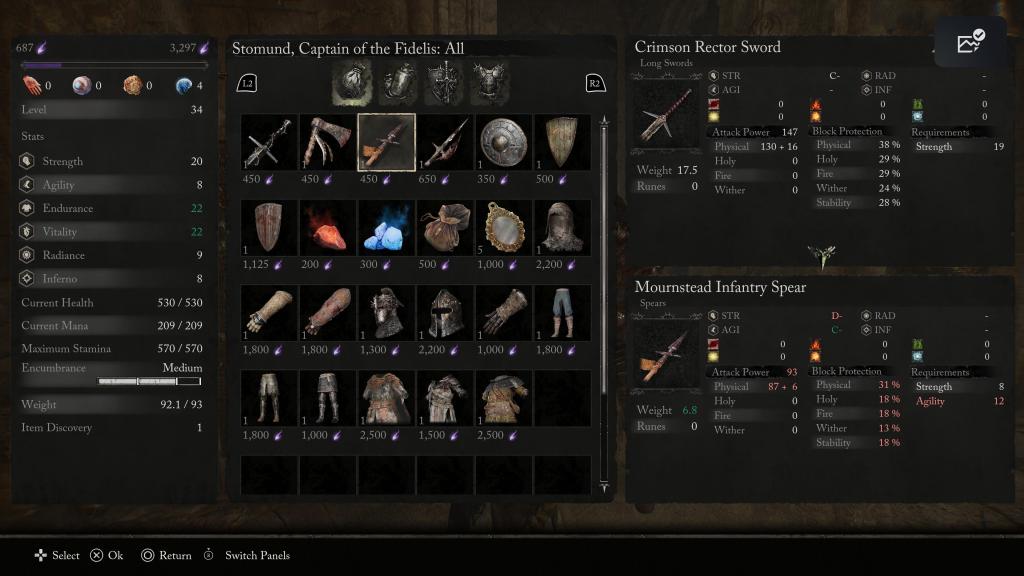Viewport: 1024px width, 576px height.
Task: Select the spiked chainmail helmet for 1,300
Action: [387, 313]
